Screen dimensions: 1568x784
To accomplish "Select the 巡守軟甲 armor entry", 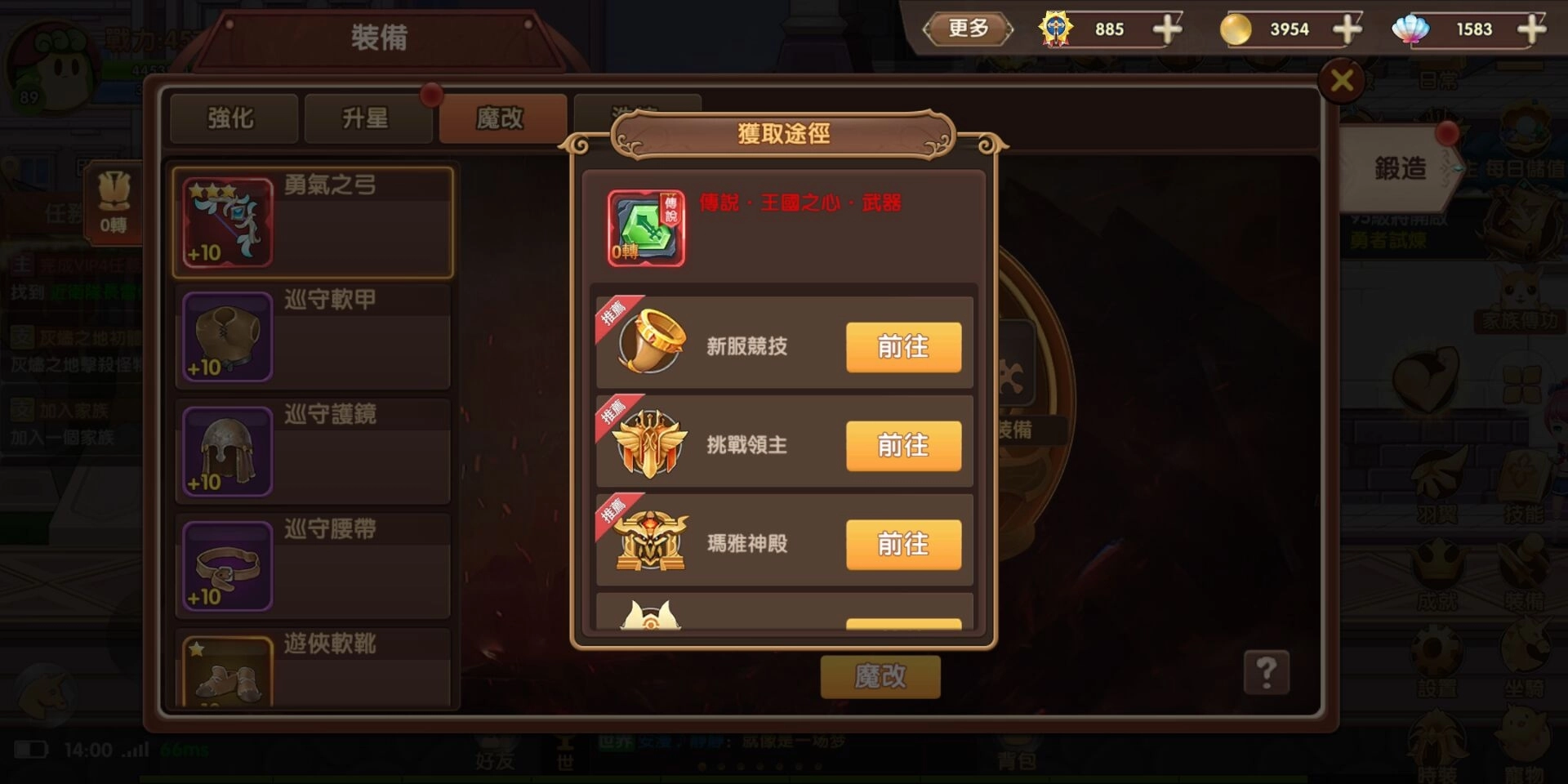I will click(x=312, y=336).
